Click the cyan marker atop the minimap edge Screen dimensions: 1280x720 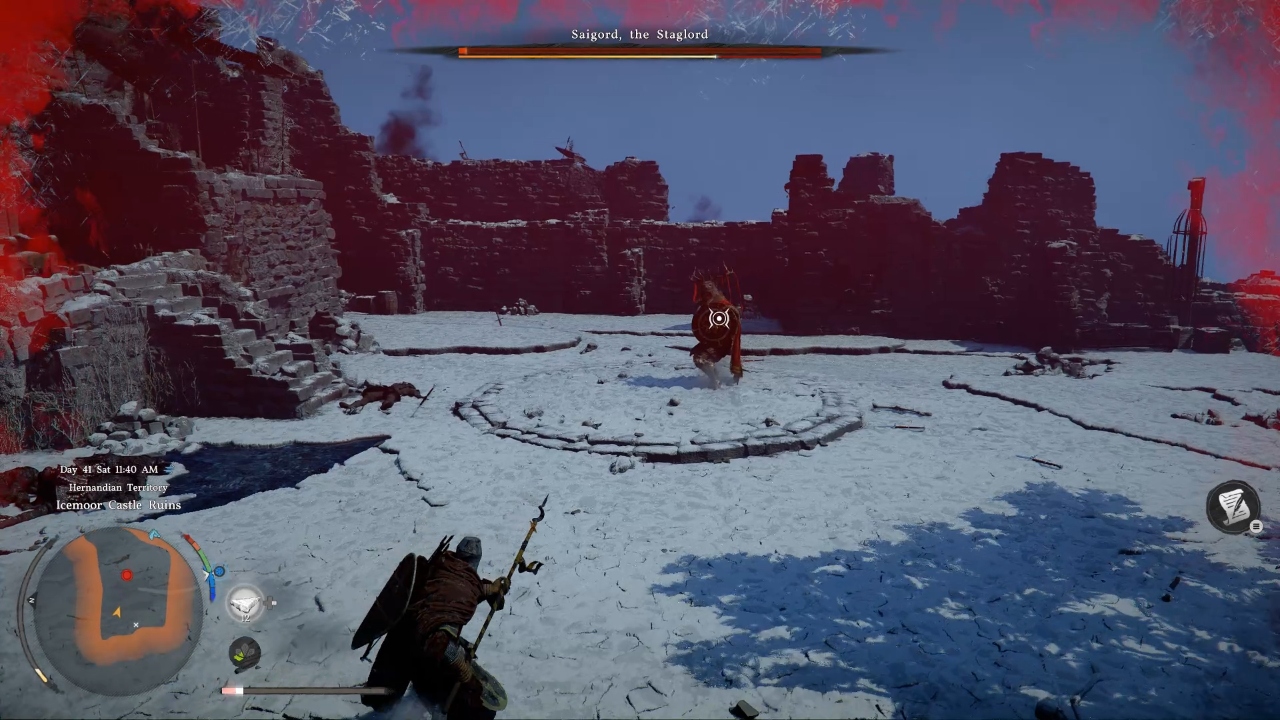[x=153, y=533]
